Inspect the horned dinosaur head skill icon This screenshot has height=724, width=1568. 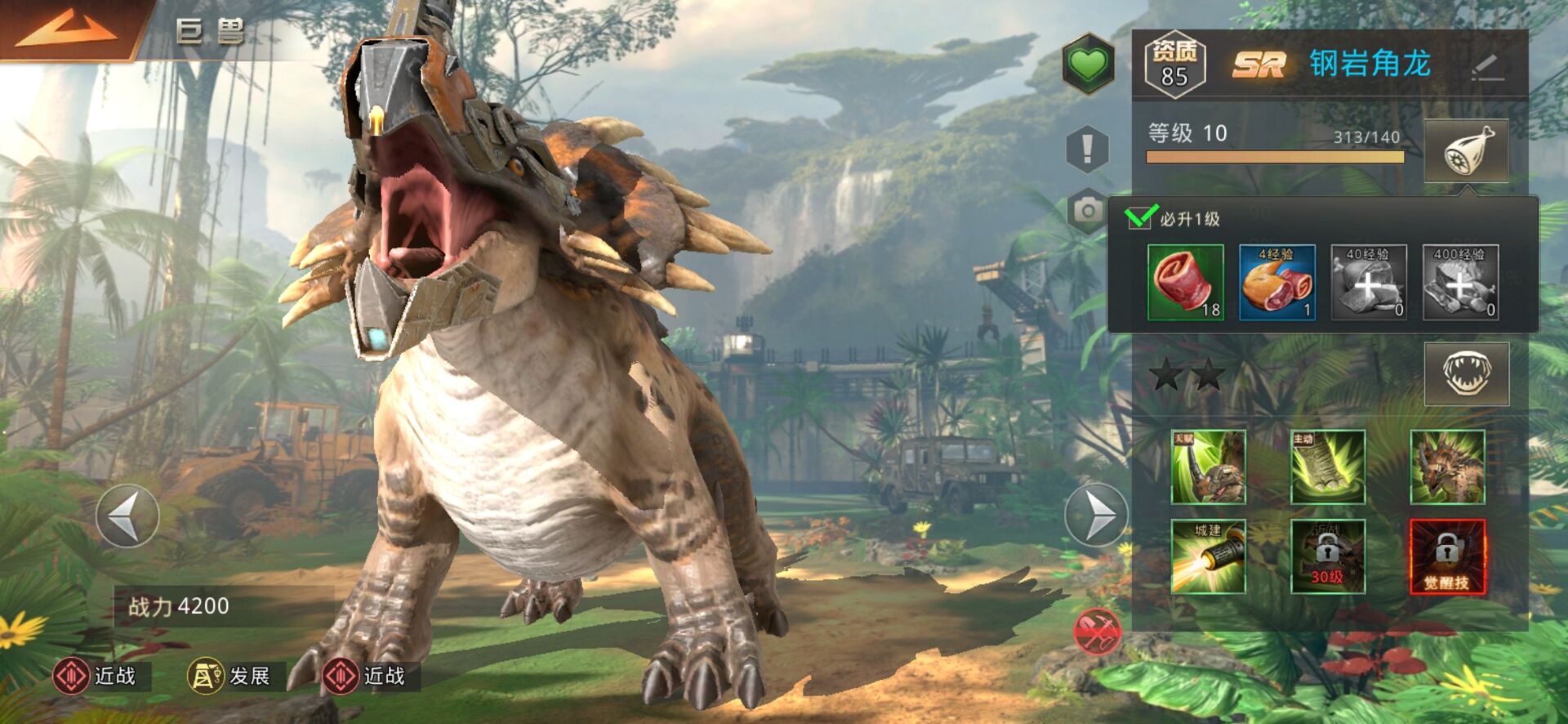pos(1447,467)
